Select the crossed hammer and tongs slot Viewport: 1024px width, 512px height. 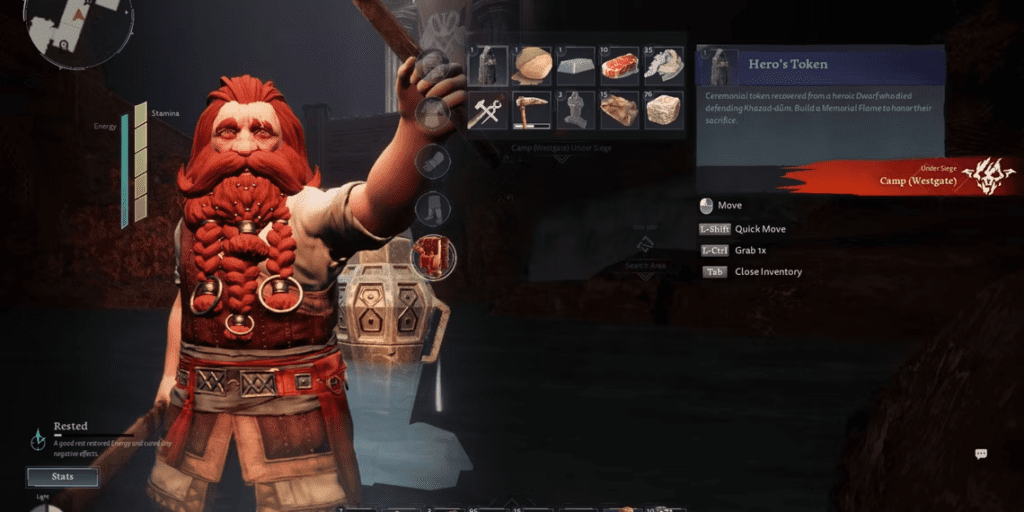pos(488,109)
